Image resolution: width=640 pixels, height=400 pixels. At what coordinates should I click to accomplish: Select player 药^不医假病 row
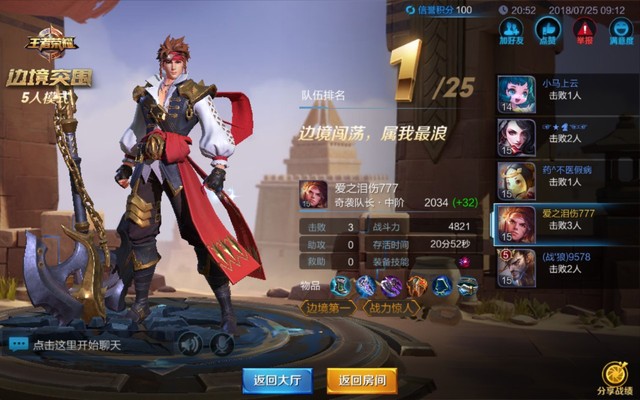(x=566, y=180)
